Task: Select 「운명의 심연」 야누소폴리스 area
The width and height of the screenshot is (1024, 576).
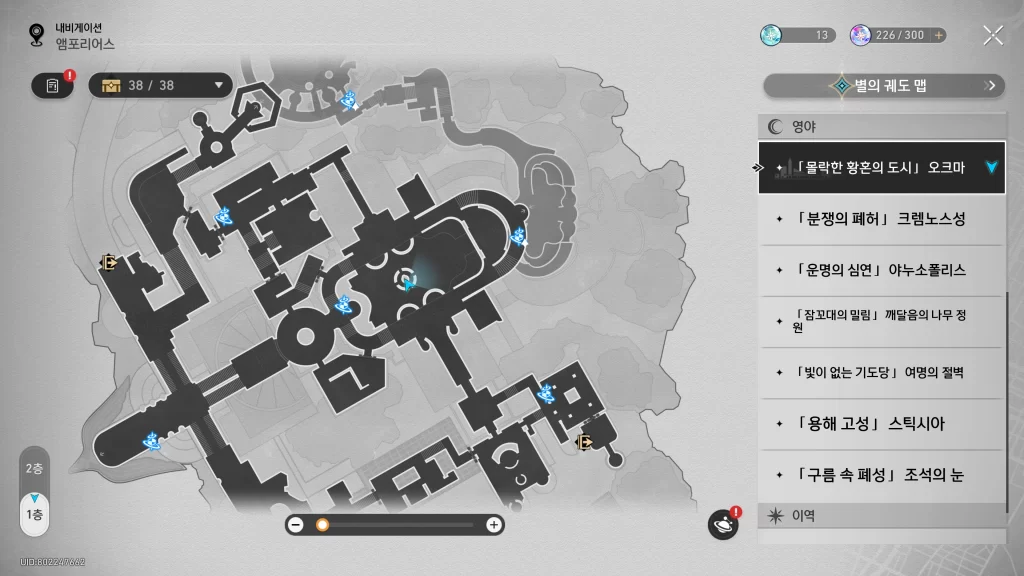Action: [x=880, y=270]
